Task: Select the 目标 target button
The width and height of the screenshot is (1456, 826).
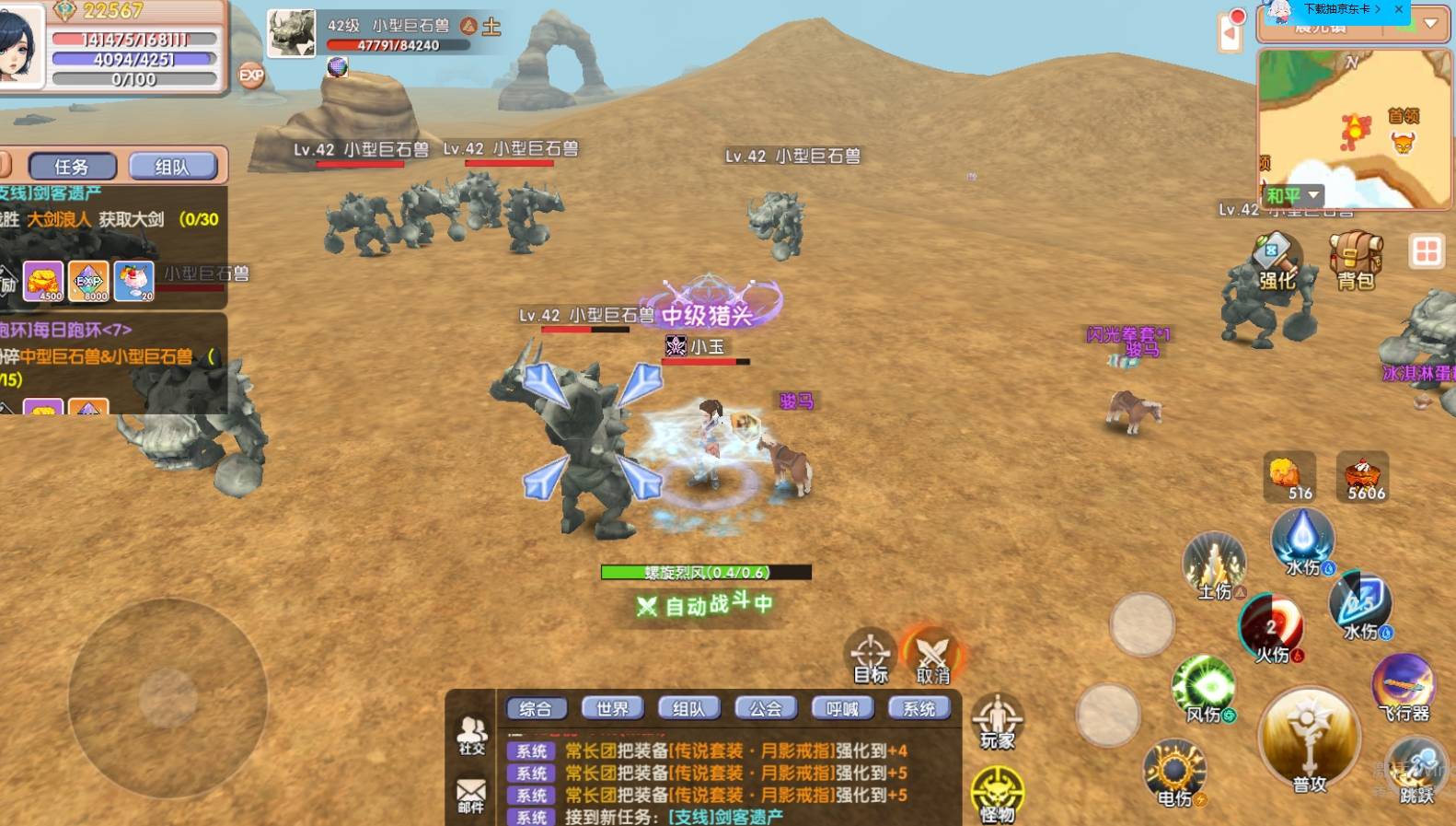Action: point(871,656)
